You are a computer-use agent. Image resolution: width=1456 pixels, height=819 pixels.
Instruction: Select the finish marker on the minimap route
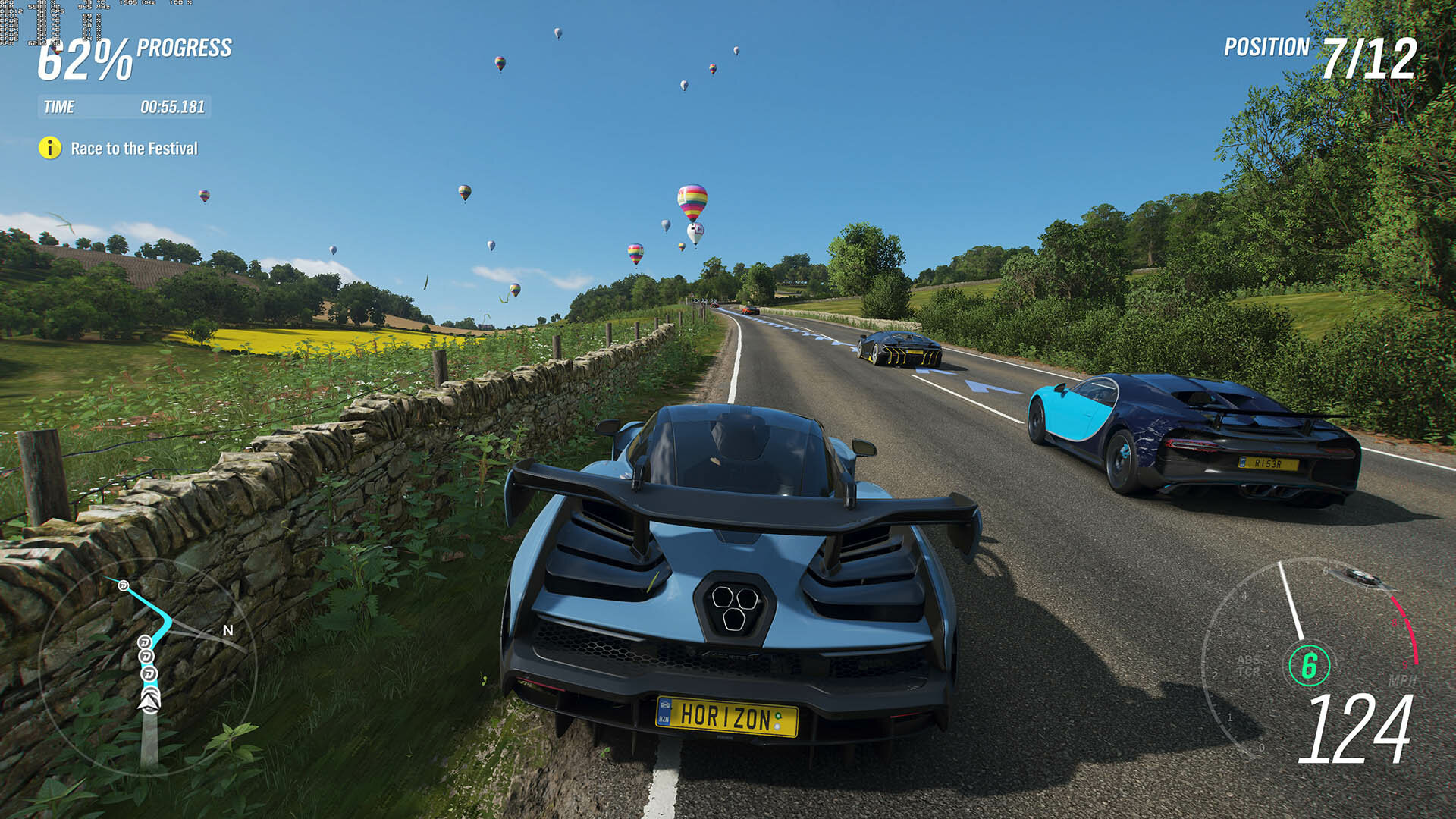coord(123,585)
